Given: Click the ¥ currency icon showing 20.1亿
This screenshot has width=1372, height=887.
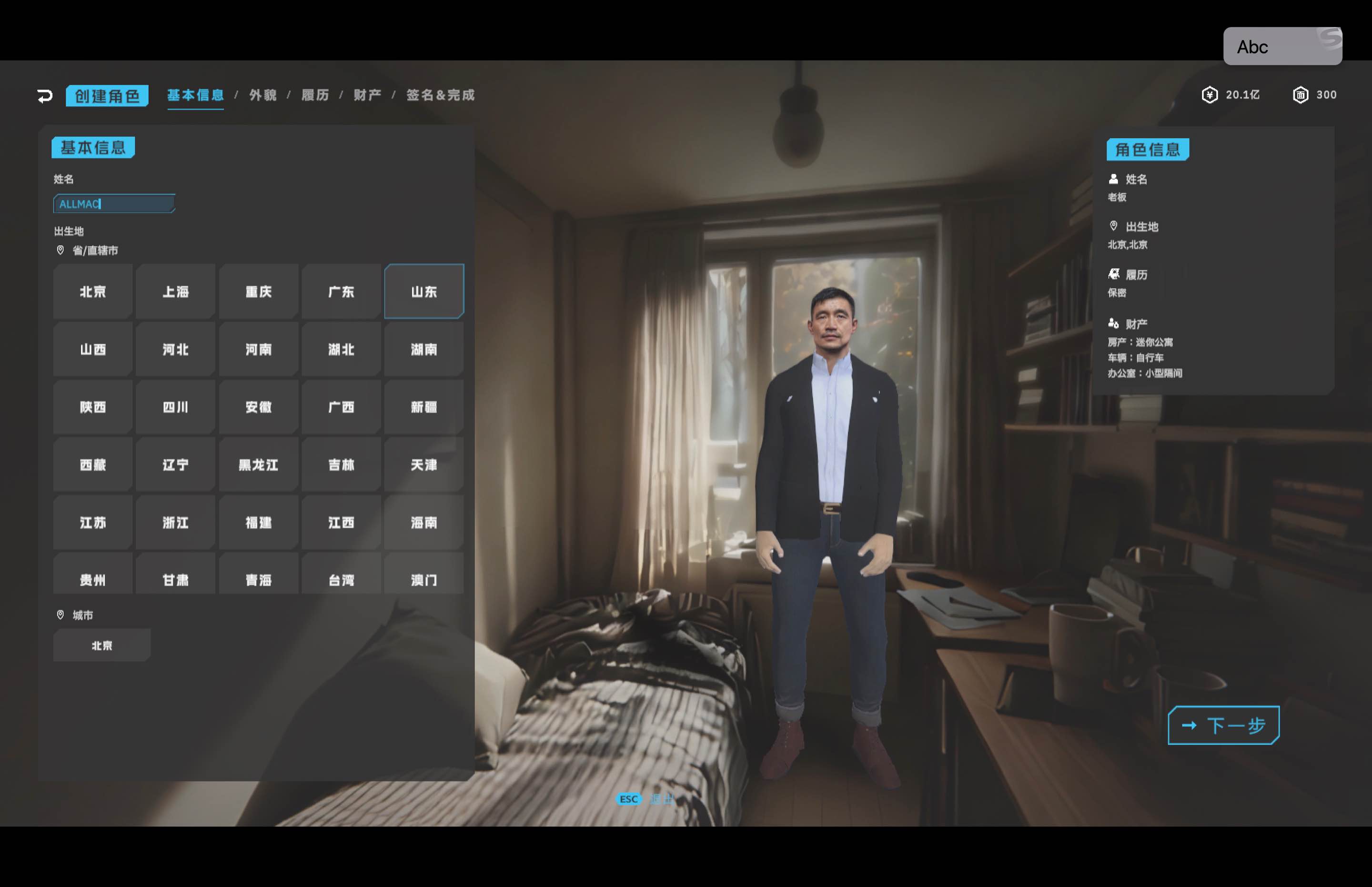Looking at the screenshot, I should (x=1210, y=94).
